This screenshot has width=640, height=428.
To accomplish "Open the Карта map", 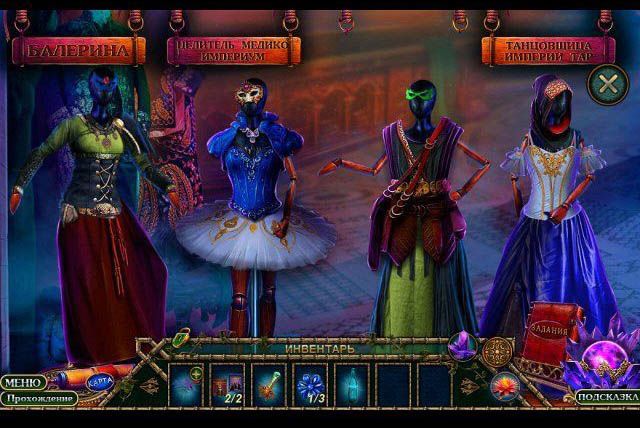I will pos(99,383).
